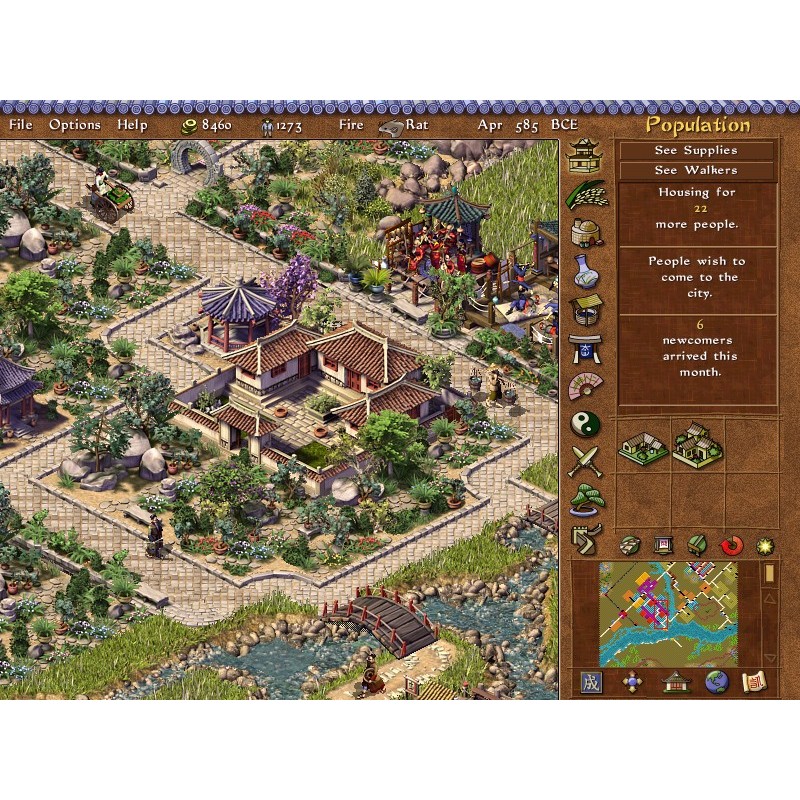The height and width of the screenshot is (800, 800).
Task: Open the water well safety tab
Action: (586, 309)
